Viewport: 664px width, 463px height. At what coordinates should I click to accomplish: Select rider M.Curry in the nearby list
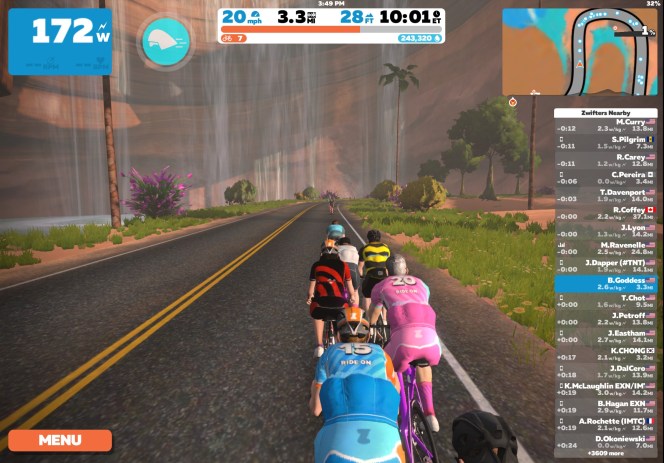coord(605,124)
